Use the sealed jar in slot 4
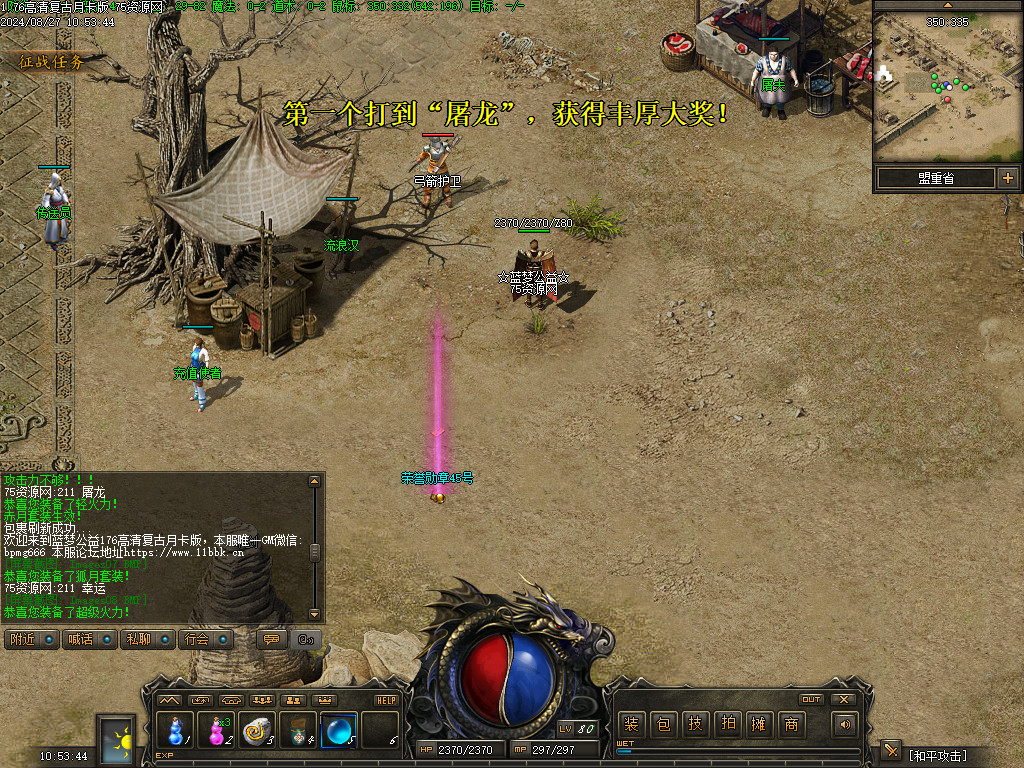 point(298,730)
